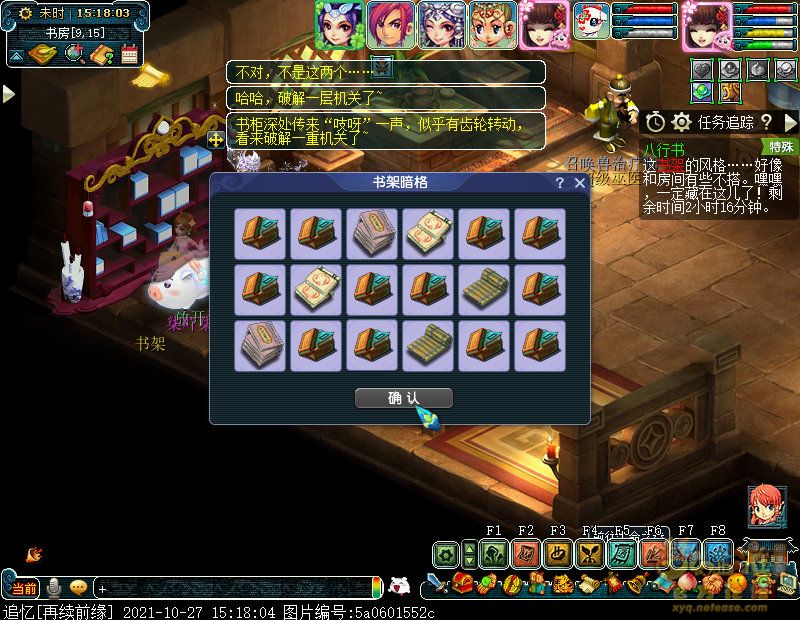Close the 书架暗格 window
Viewport: 800px width, 620px height.
tap(580, 183)
